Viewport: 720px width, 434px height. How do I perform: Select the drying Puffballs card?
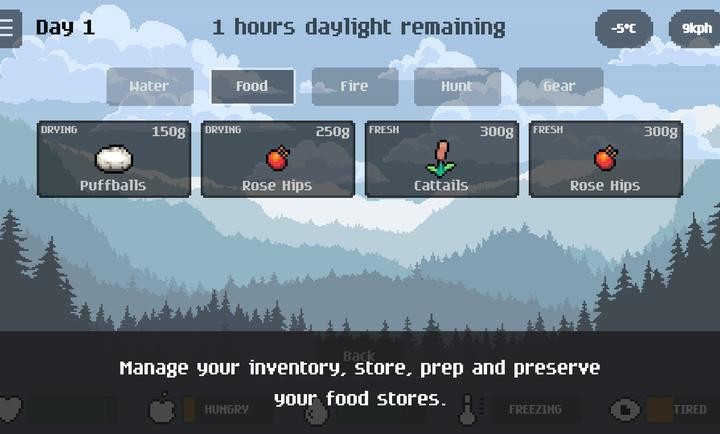[113, 159]
